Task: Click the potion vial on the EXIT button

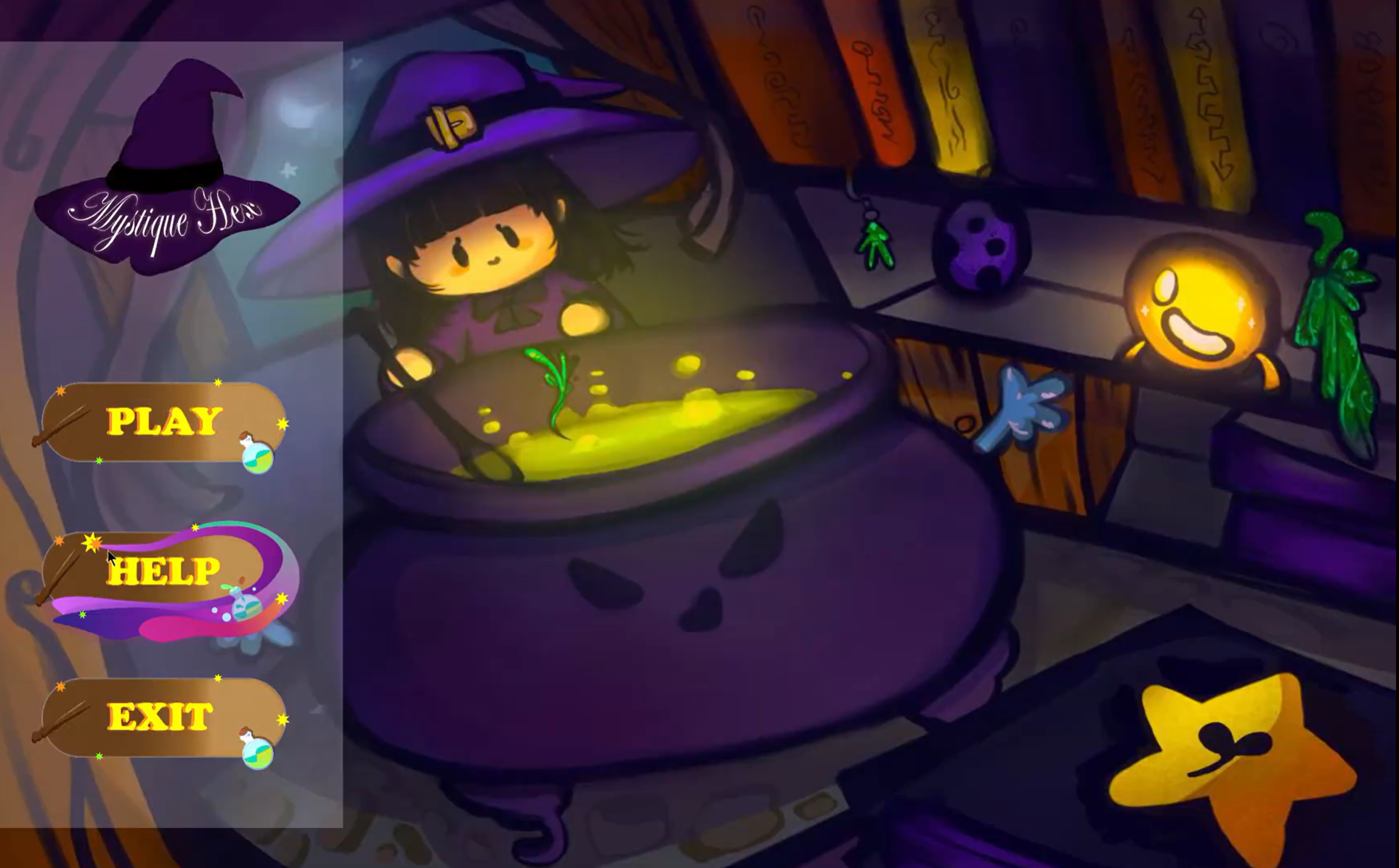Action: [256, 755]
